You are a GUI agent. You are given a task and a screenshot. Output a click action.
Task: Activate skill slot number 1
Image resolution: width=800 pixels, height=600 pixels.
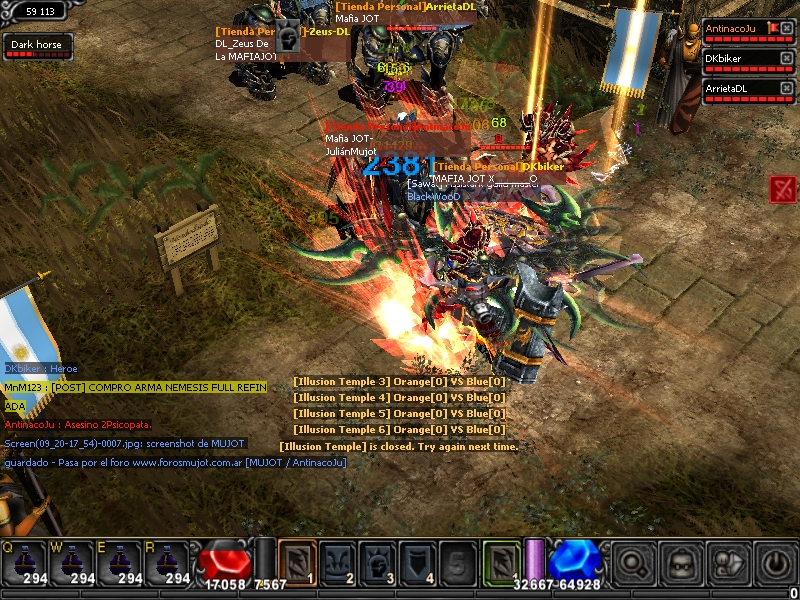[296, 561]
